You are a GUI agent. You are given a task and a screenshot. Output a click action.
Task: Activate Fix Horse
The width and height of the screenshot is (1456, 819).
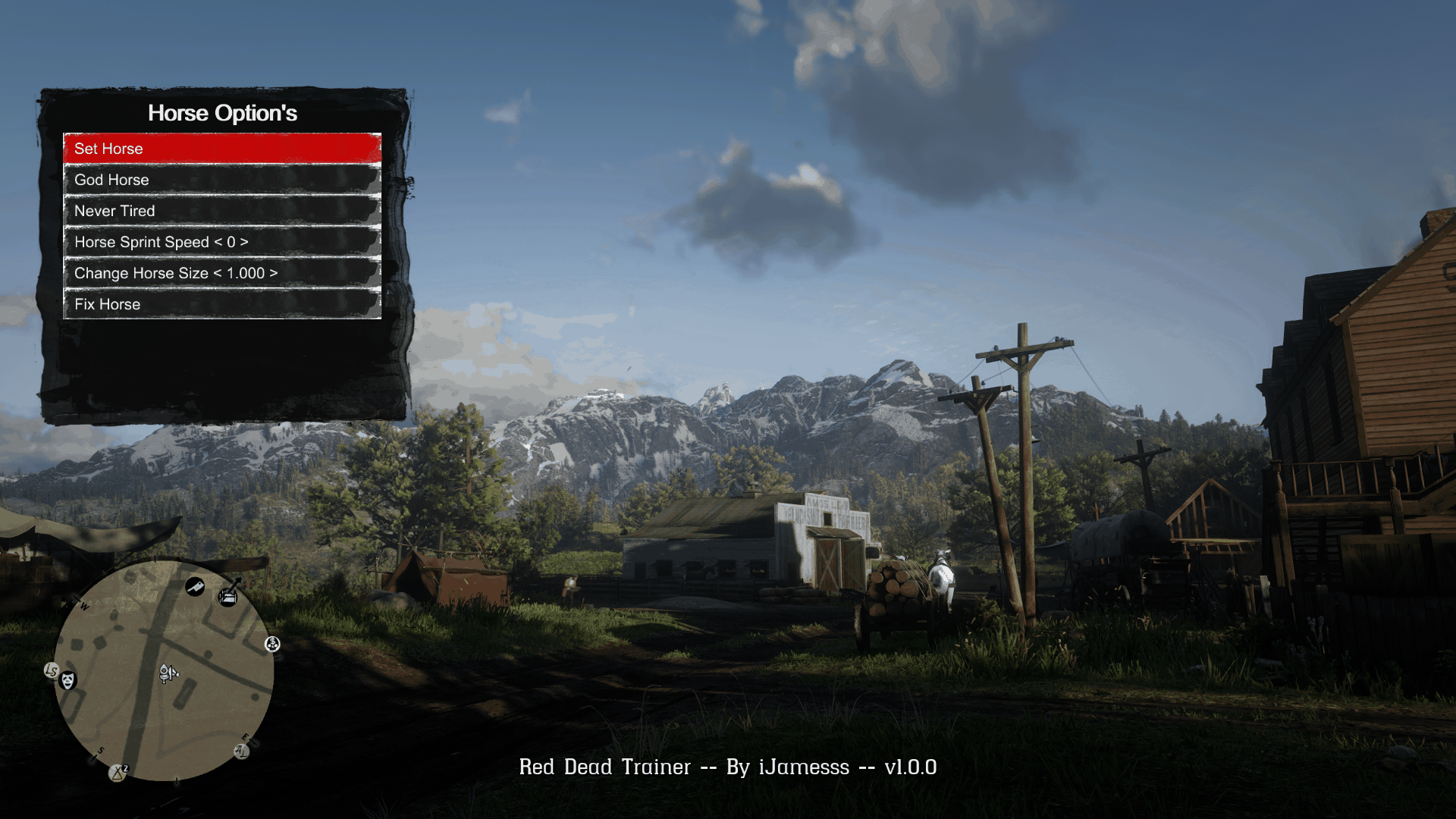[x=220, y=304]
